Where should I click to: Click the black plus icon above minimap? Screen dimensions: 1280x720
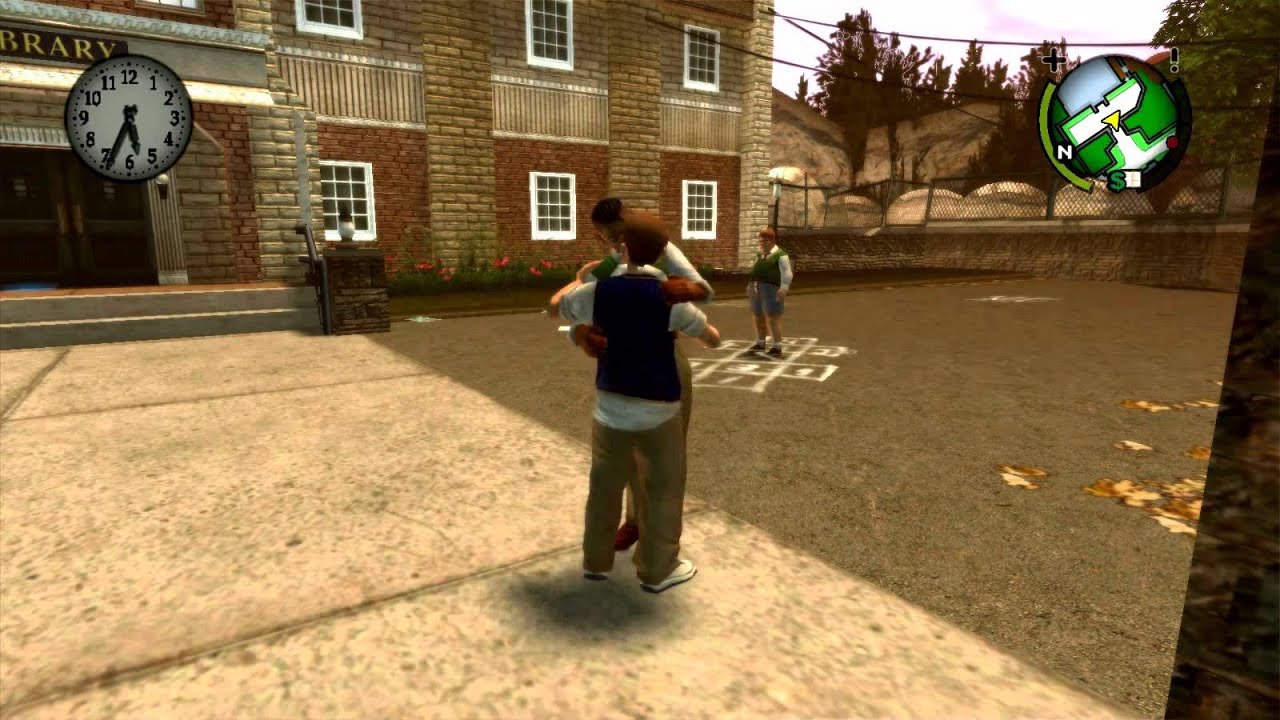(1053, 61)
